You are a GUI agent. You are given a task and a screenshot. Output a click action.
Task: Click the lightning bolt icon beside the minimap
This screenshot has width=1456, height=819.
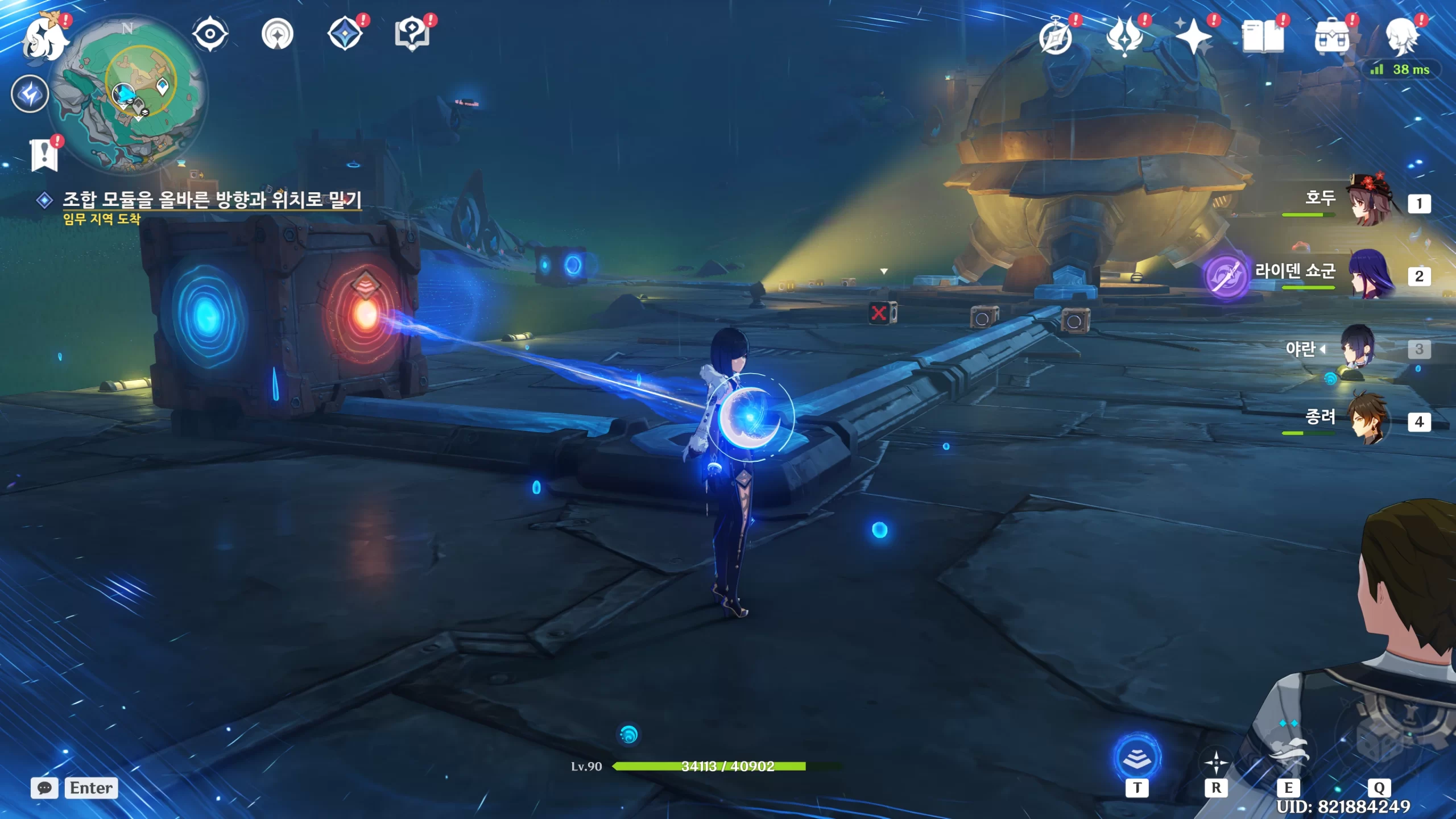coord(30,94)
